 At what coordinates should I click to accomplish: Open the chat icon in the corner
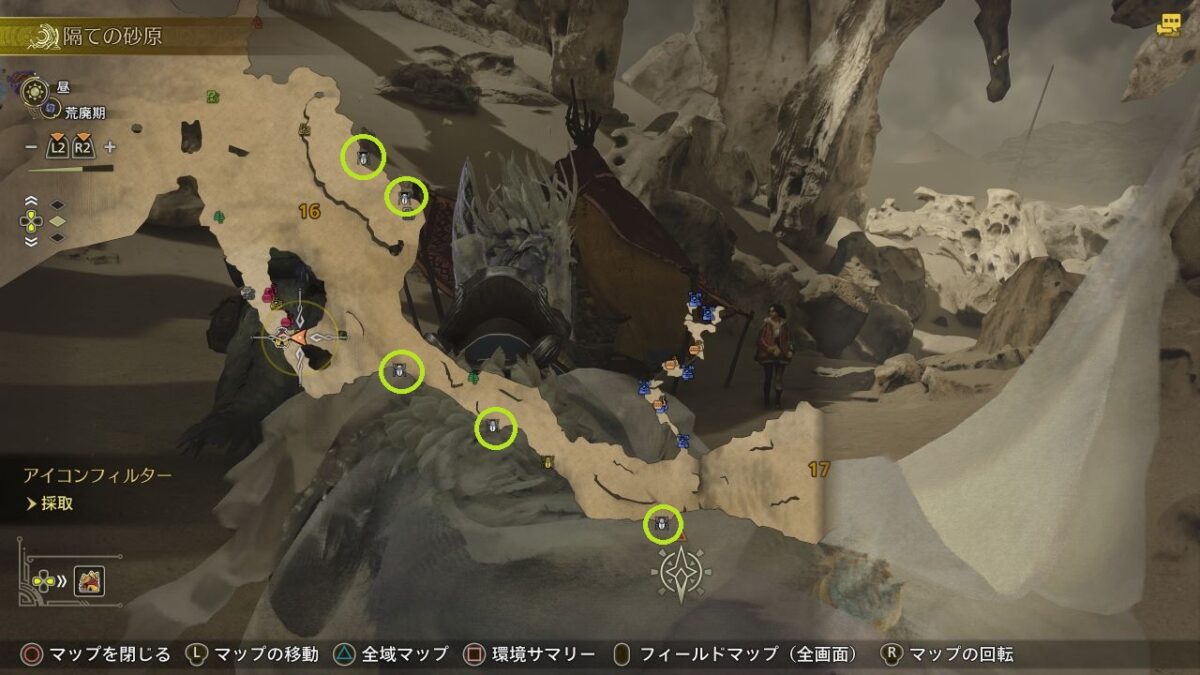tap(1168, 26)
